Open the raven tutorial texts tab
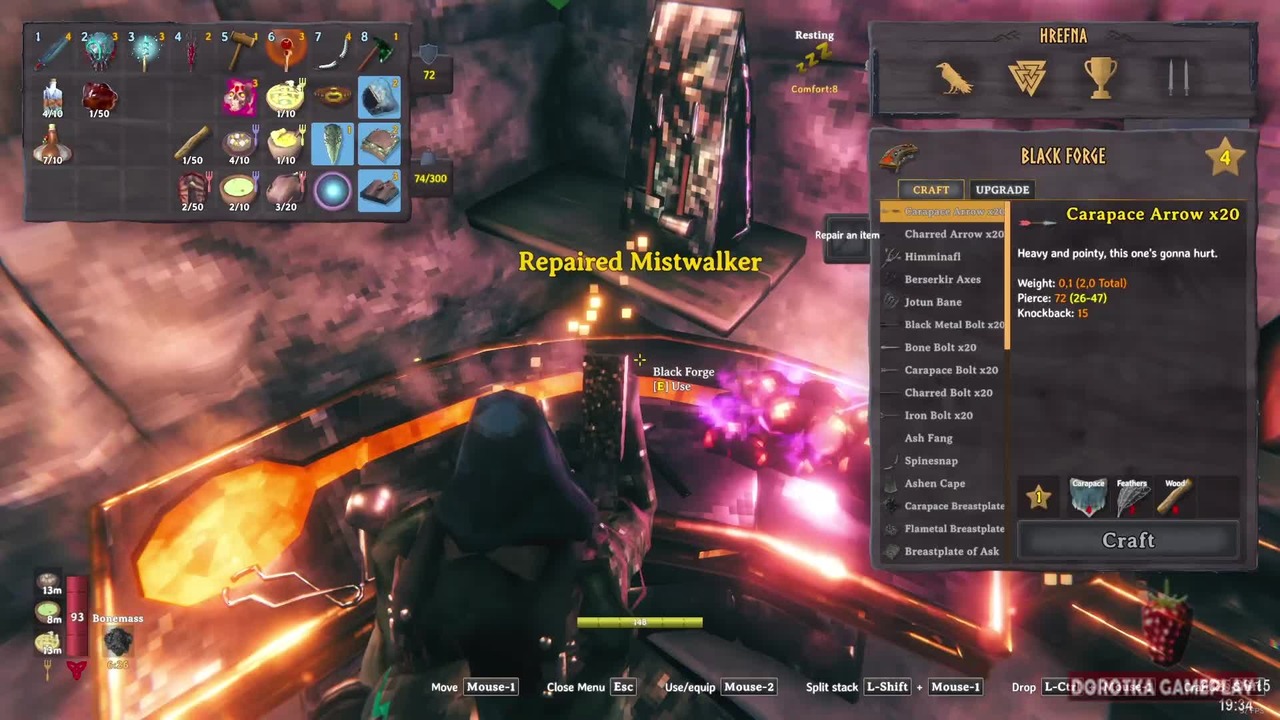The width and height of the screenshot is (1280, 720). point(955,78)
